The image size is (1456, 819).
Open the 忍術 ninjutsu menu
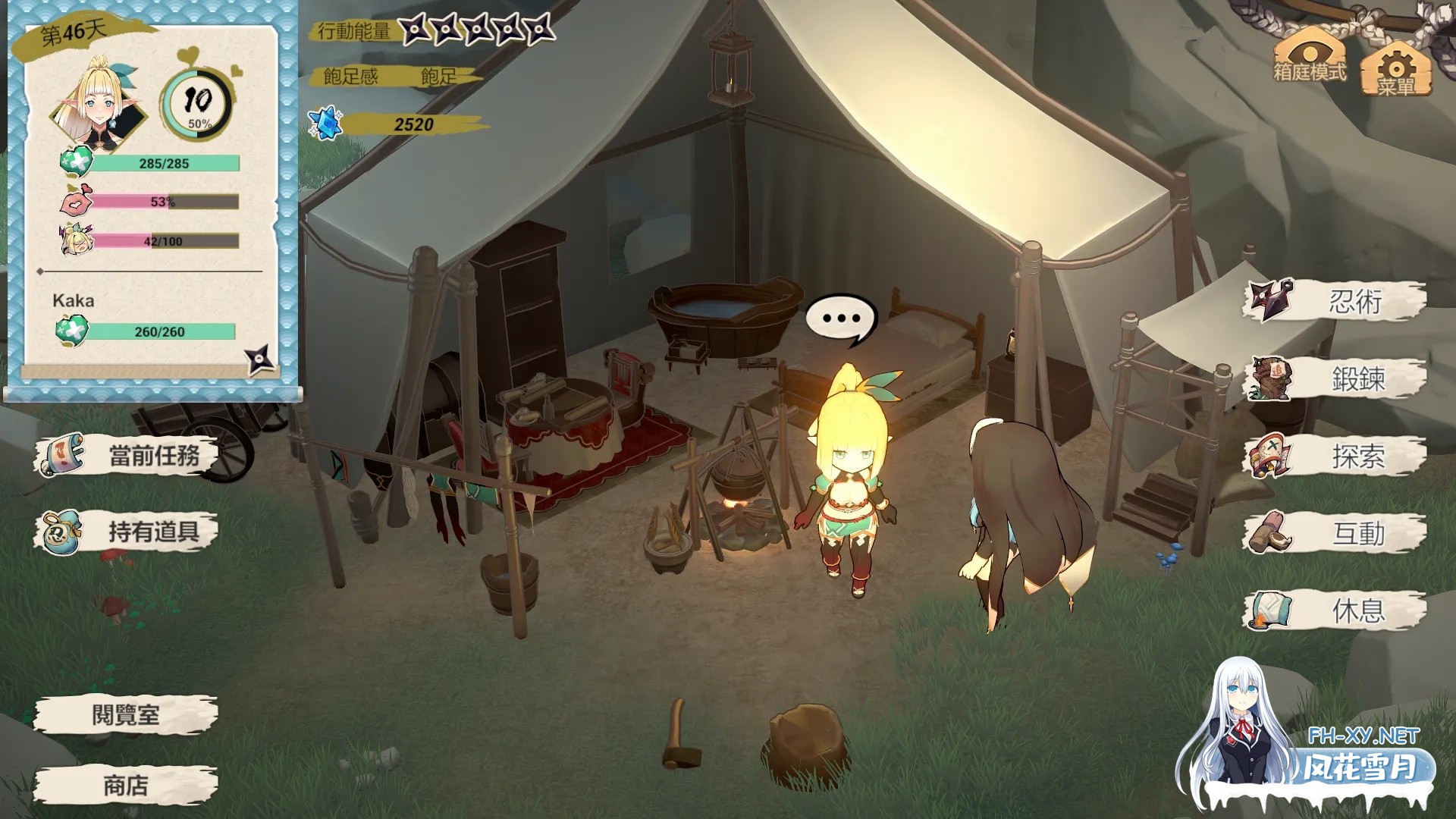point(1336,301)
